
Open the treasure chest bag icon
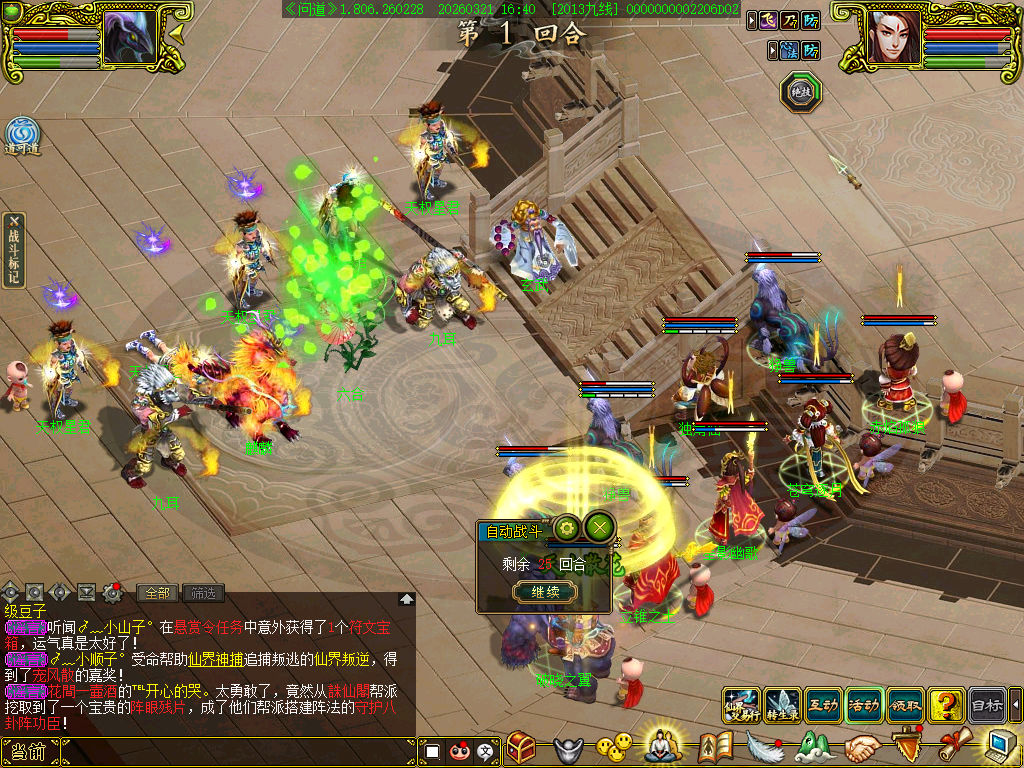point(521,747)
